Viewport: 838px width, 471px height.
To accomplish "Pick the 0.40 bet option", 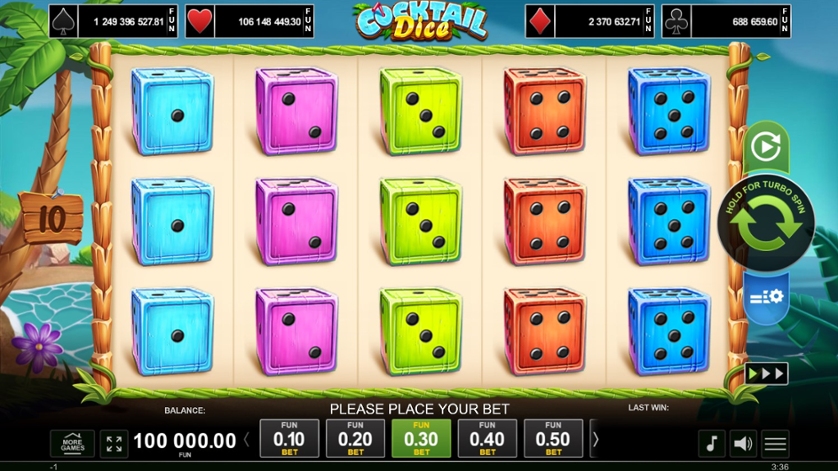I will tap(487, 438).
